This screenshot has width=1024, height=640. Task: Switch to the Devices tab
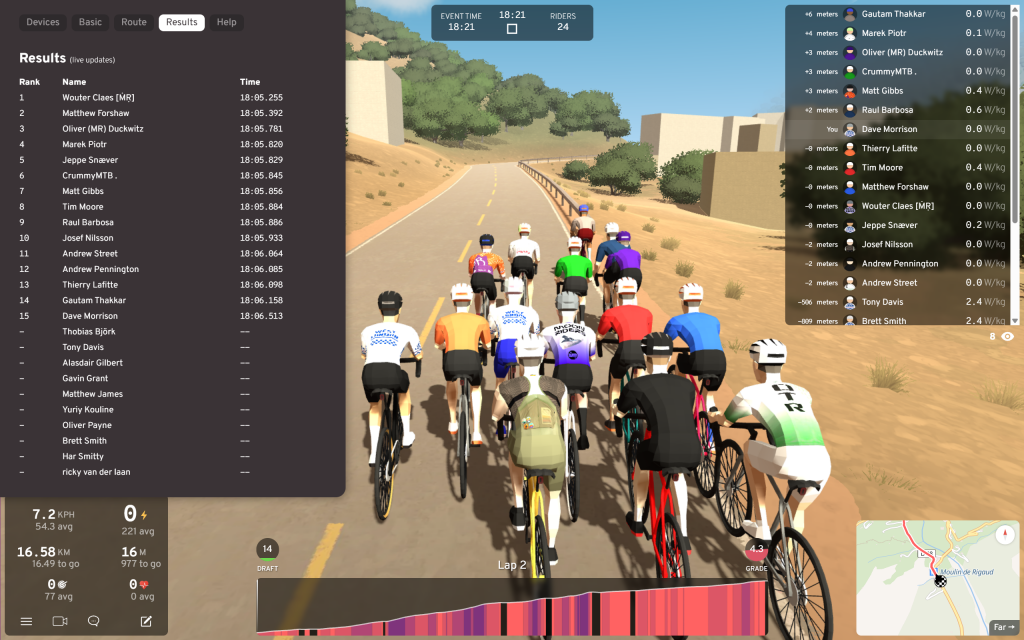[43, 22]
